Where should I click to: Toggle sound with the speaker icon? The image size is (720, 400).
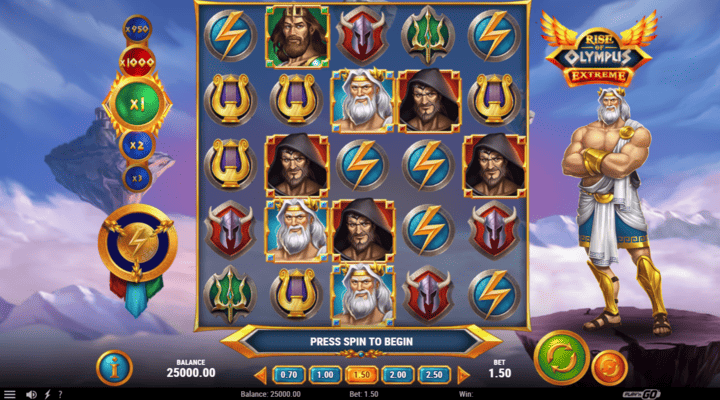tap(32, 394)
